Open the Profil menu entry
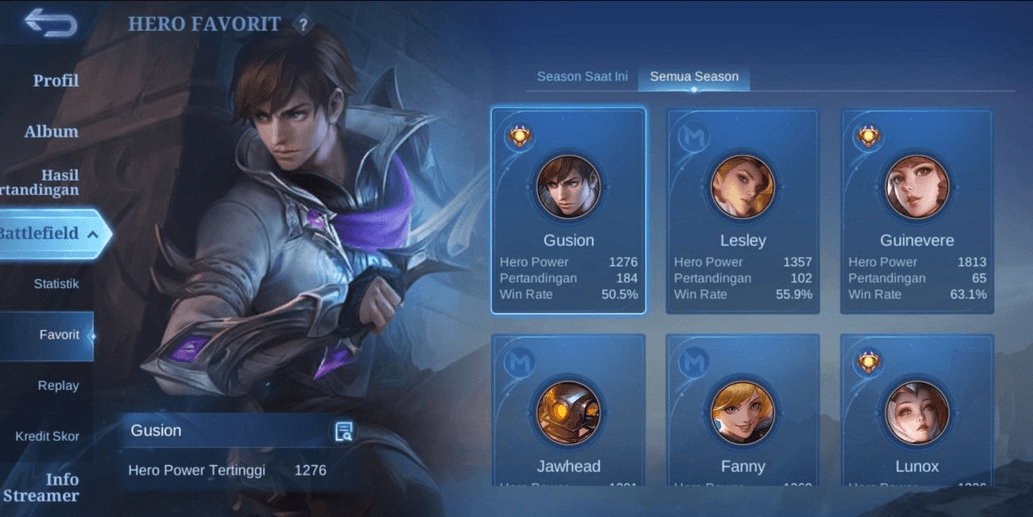The height and width of the screenshot is (517, 1033). click(x=55, y=80)
